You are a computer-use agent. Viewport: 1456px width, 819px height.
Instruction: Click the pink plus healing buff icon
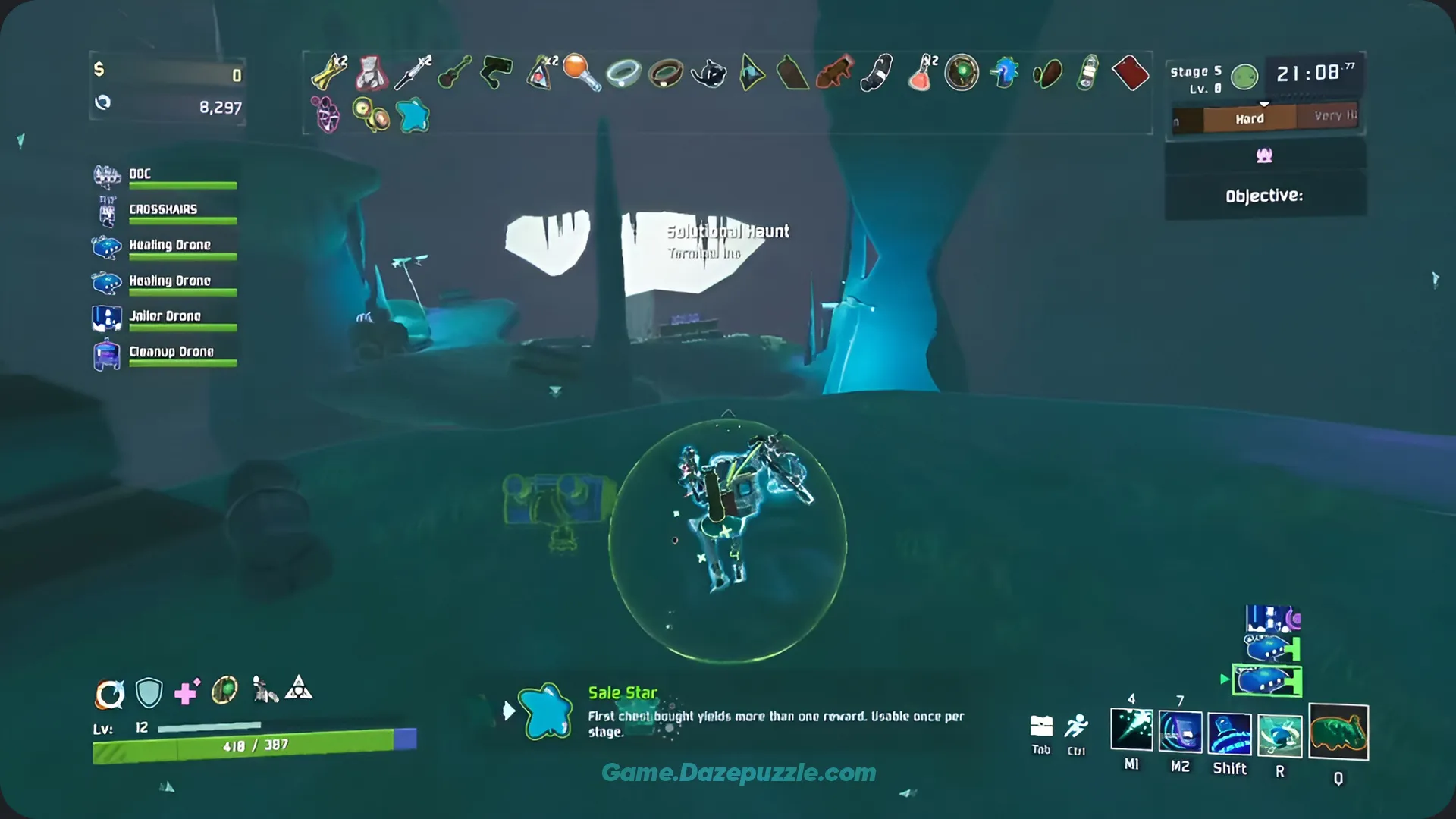coord(186,692)
